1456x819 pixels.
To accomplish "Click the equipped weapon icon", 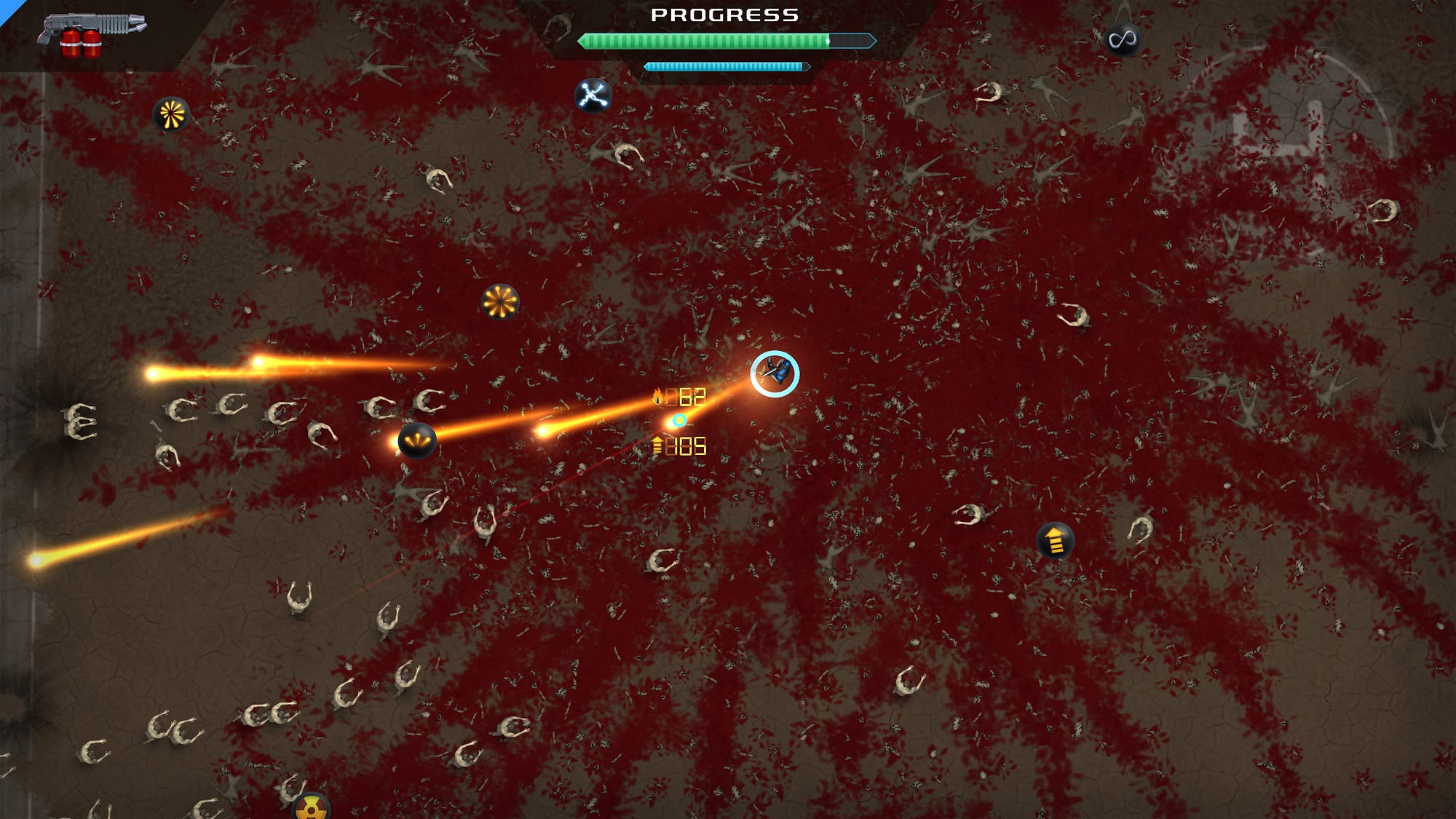I will tap(92, 33).
